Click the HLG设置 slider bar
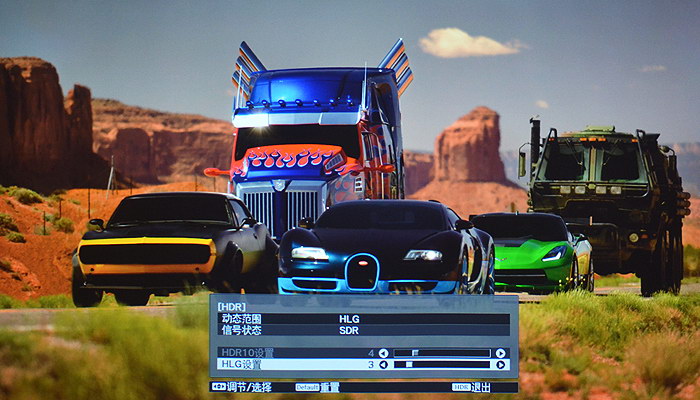This screenshot has height=400, width=700. [441, 365]
